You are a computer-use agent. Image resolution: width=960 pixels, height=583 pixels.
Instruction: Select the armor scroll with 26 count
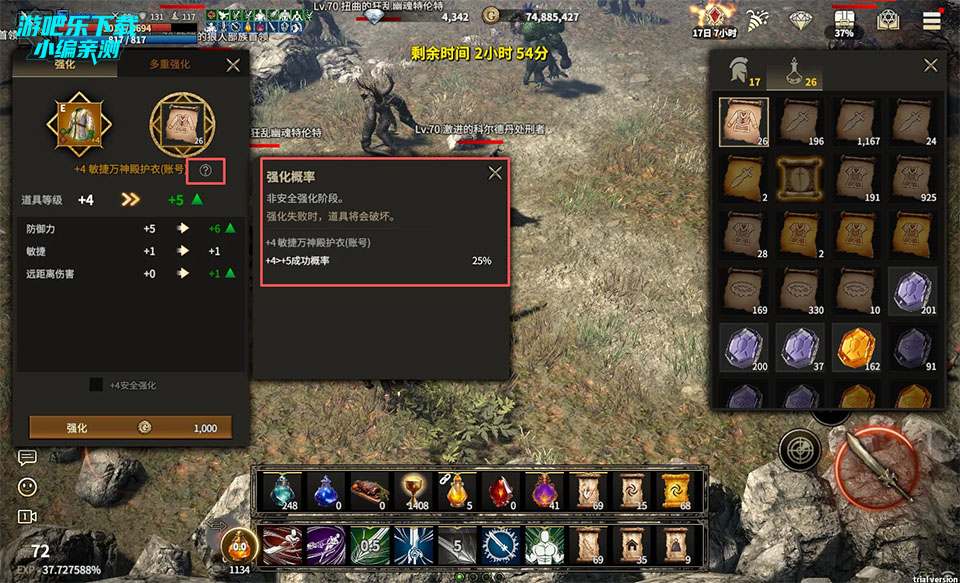tap(744, 122)
